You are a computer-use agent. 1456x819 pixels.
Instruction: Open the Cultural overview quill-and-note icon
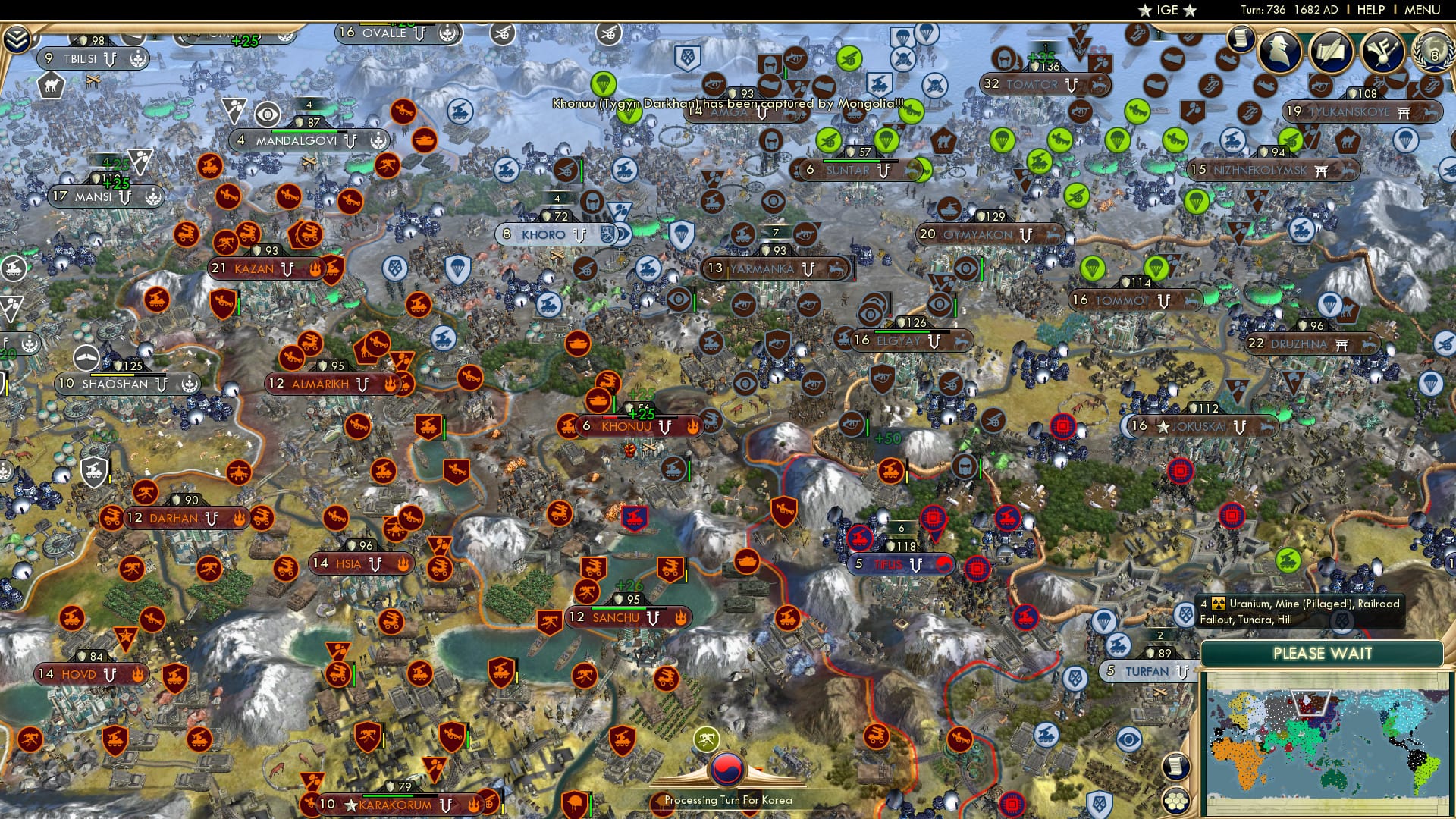click(1384, 53)
